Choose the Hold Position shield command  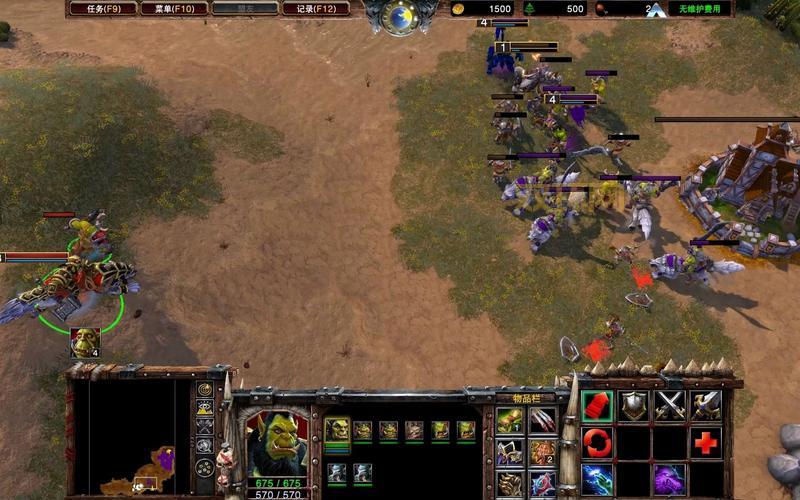635,406
